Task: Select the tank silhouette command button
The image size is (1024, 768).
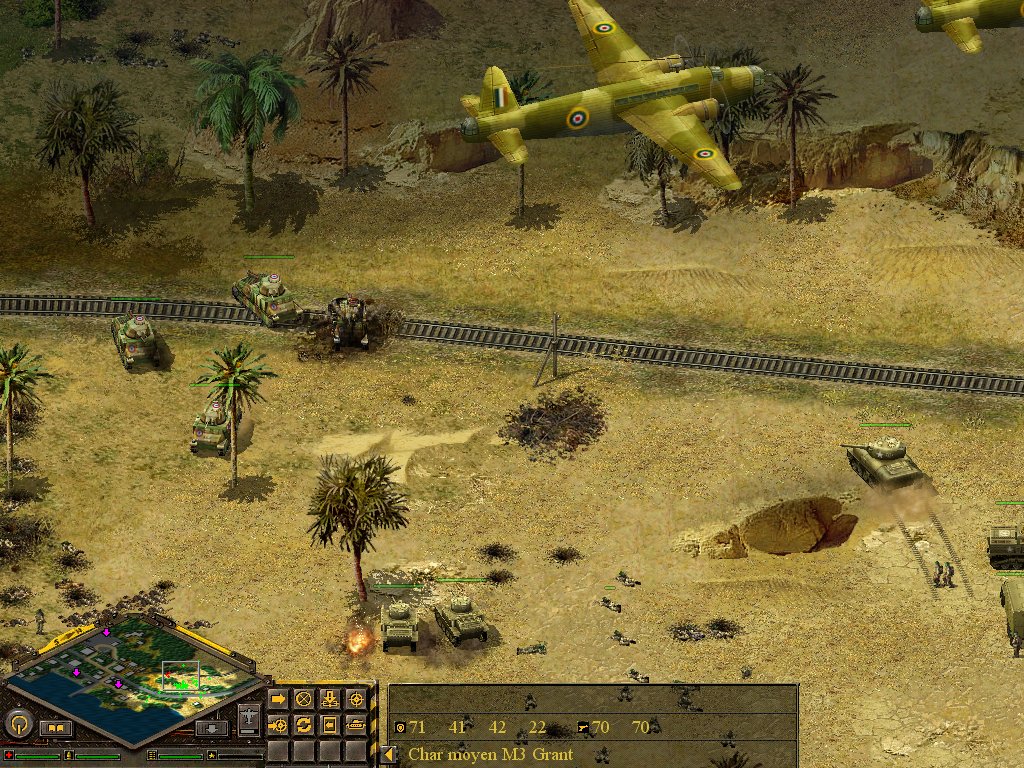Action: (x=355, y=724)
